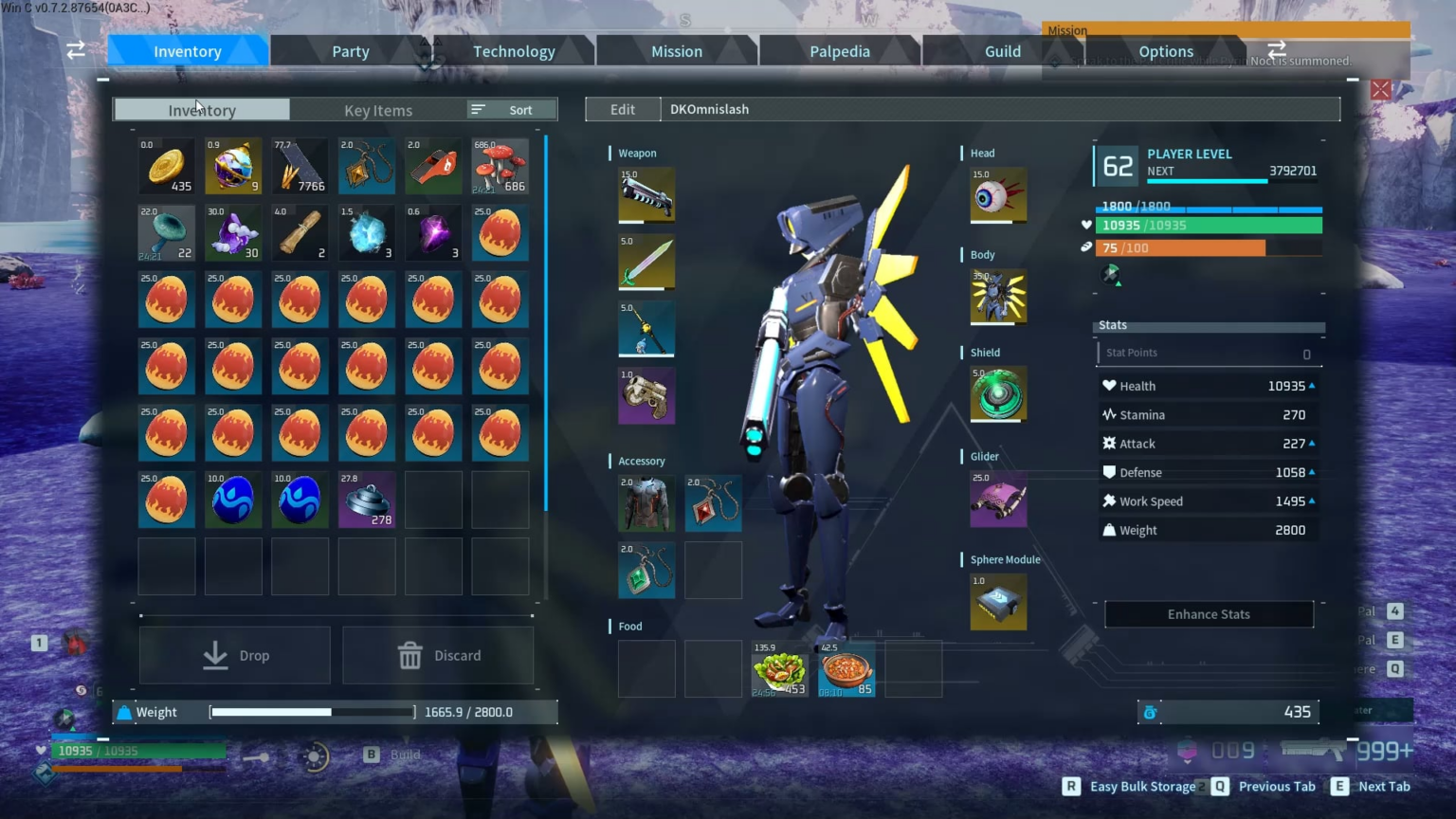Image resolution: width=1456 pixels, height=819 pixels.
Task: Open the Palpedia tab
Action: (839, 51)
